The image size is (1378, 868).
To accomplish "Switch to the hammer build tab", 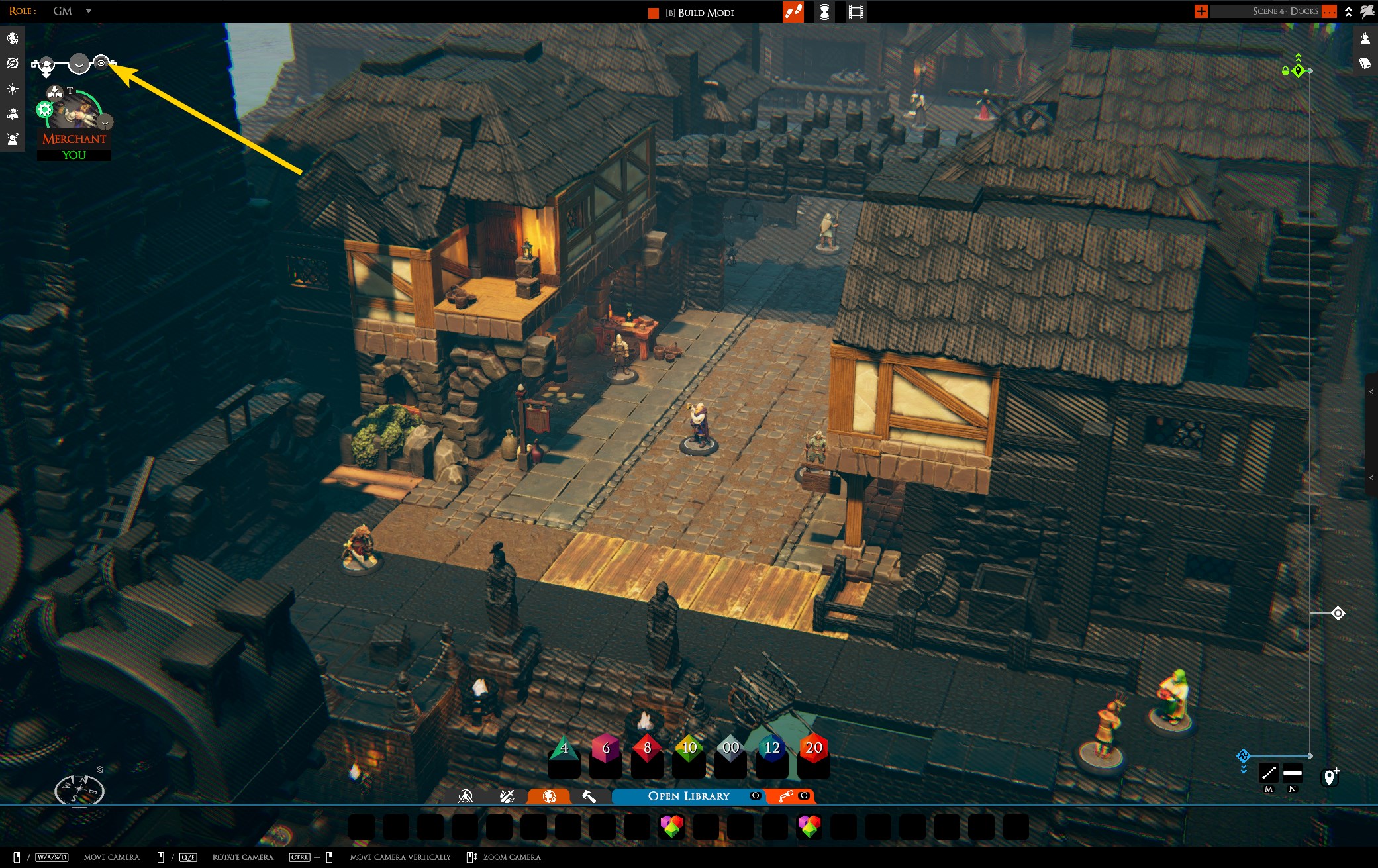I will [589, 796].
